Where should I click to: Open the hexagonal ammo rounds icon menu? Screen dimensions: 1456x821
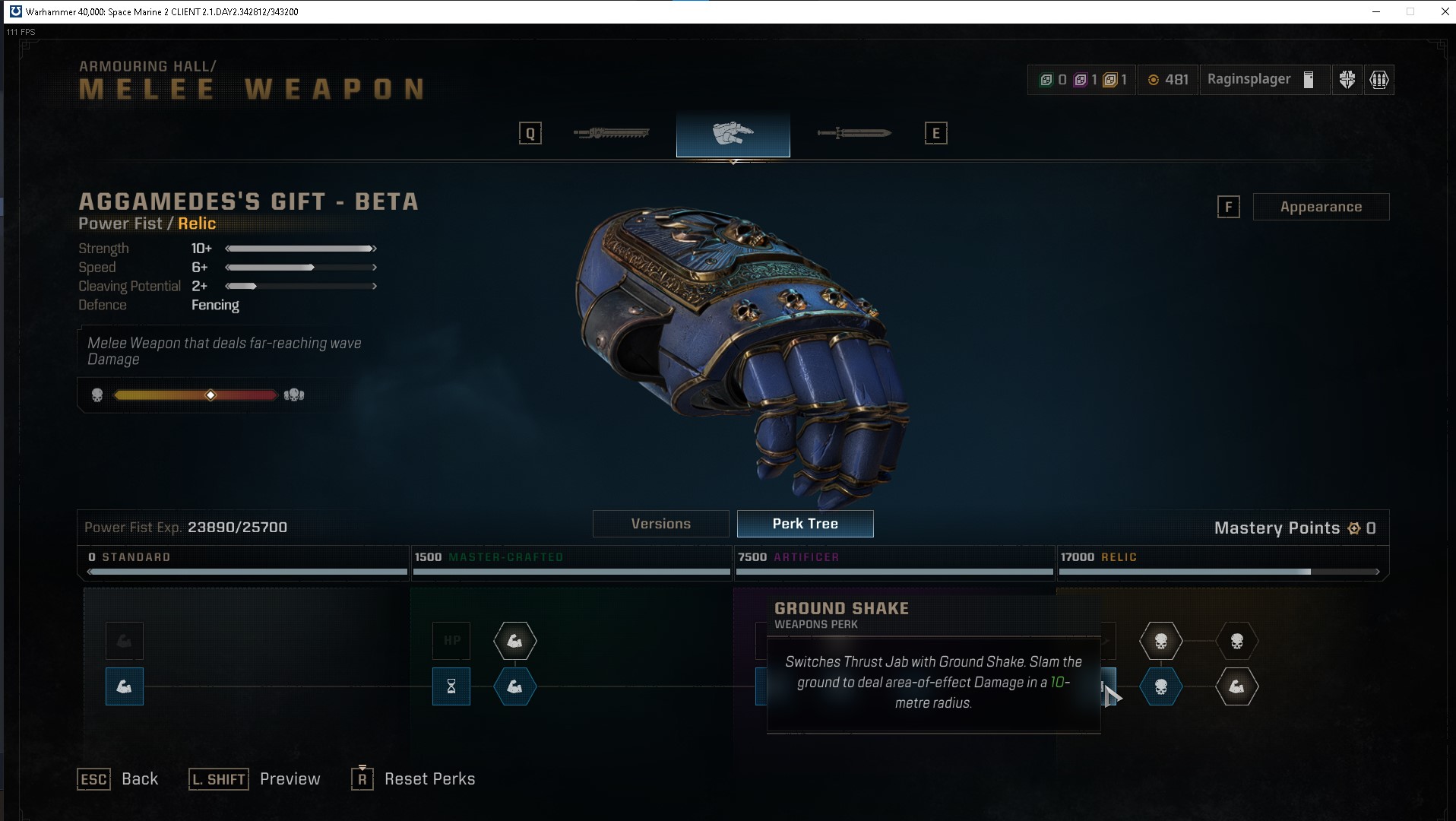(x=1379, y=80)
